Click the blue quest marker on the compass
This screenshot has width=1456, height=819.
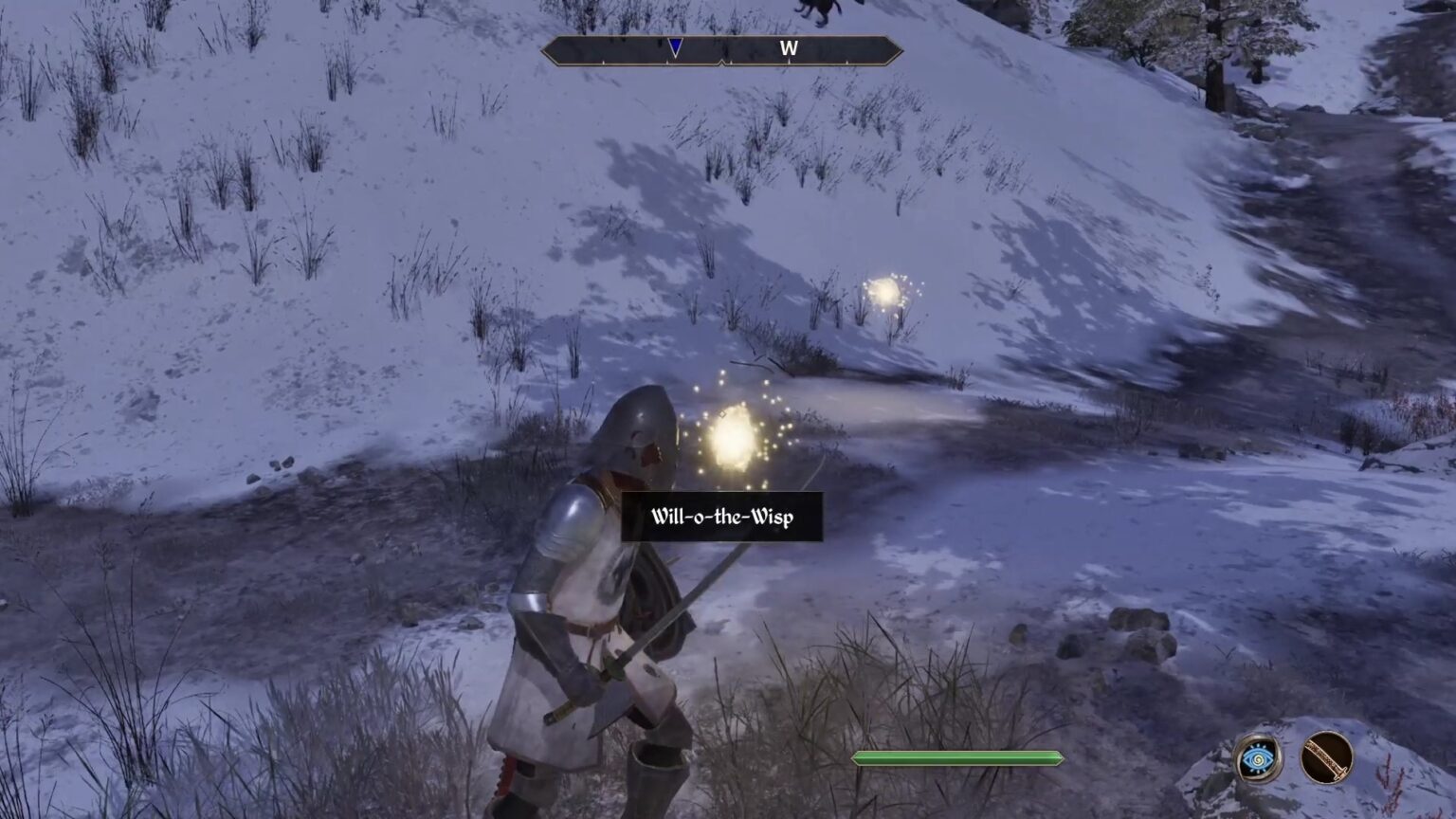click(x=675, y=45)
